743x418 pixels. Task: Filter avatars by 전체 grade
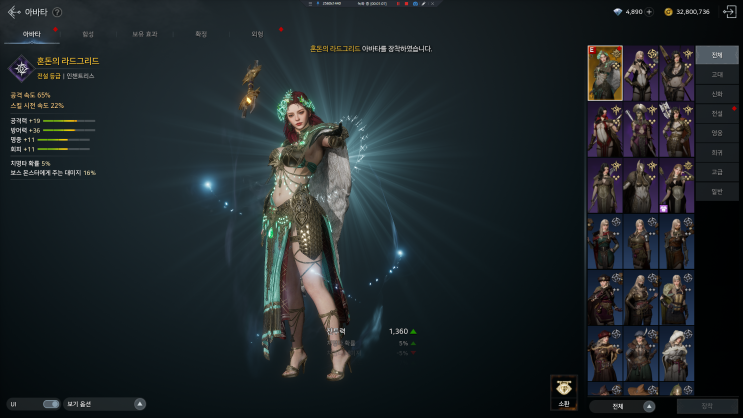coord(717,55)
